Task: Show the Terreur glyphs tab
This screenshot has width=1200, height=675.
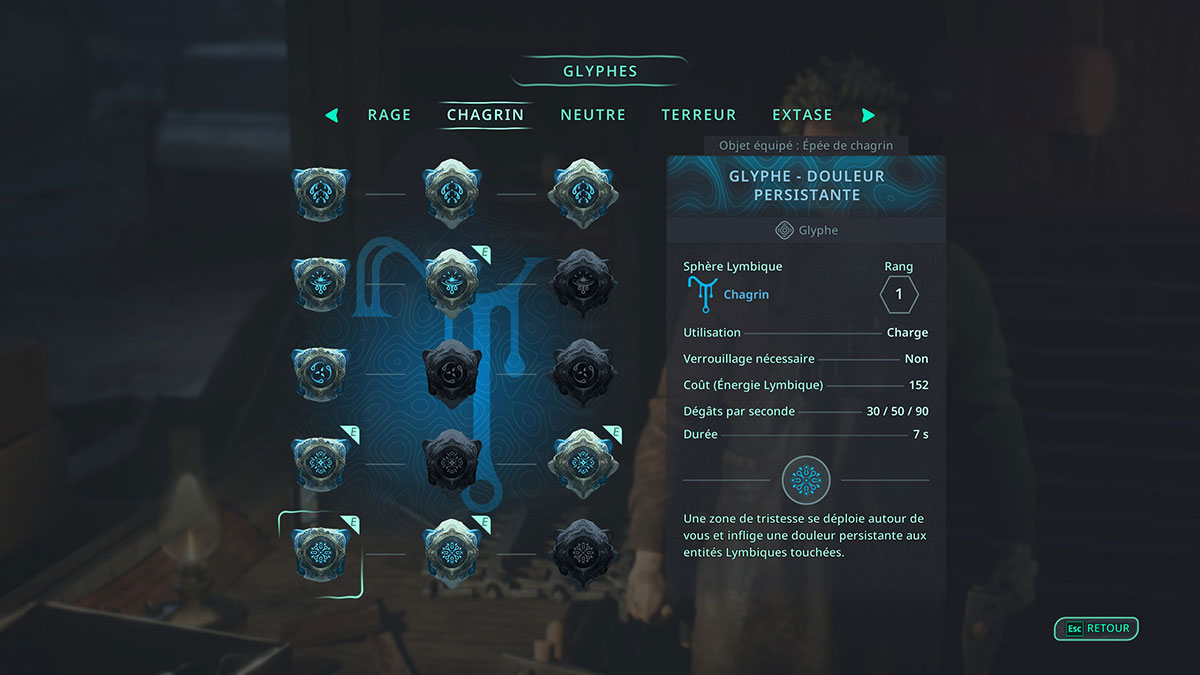Action: pos(698,115)
